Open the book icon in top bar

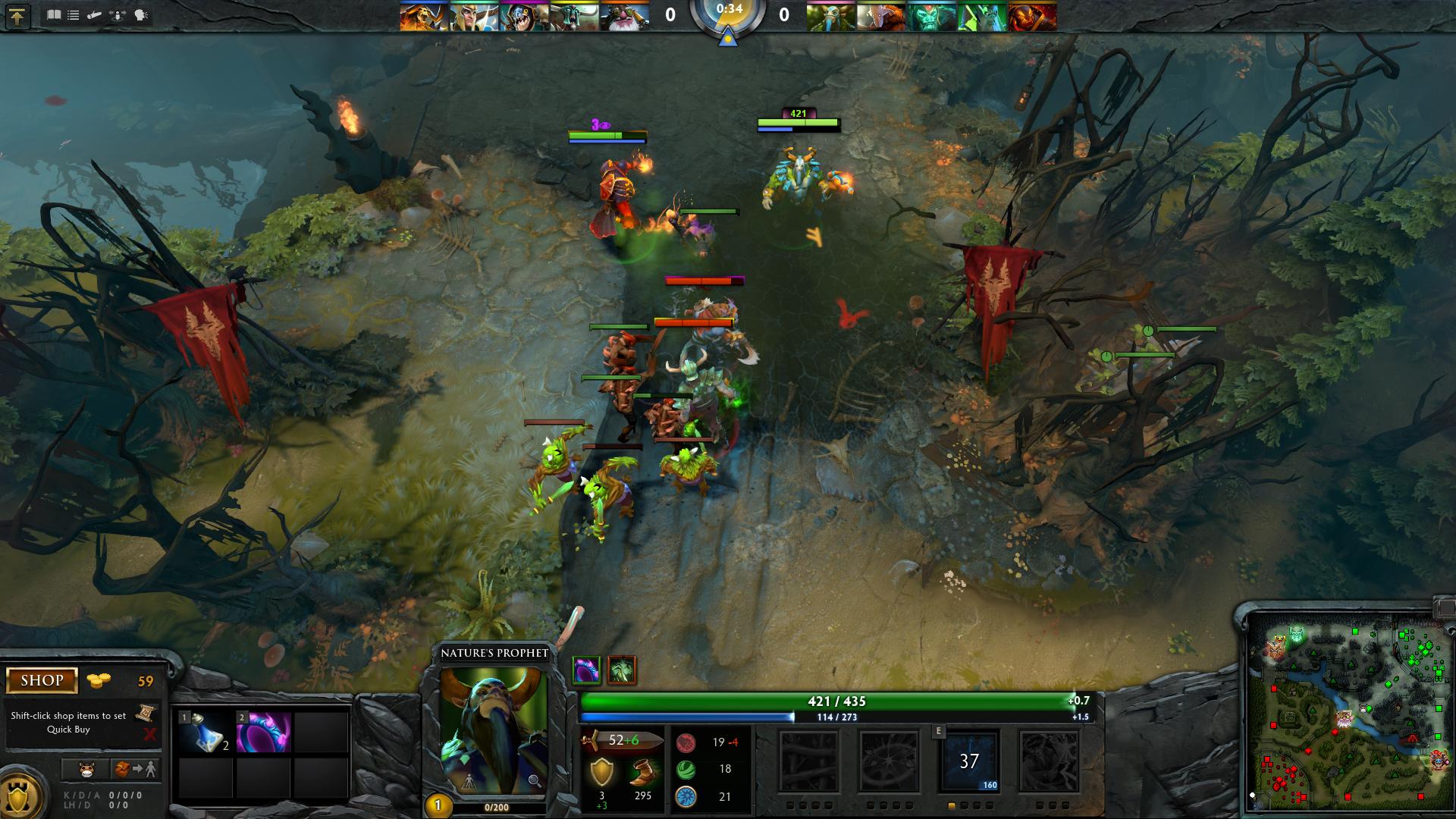(54, 15)
